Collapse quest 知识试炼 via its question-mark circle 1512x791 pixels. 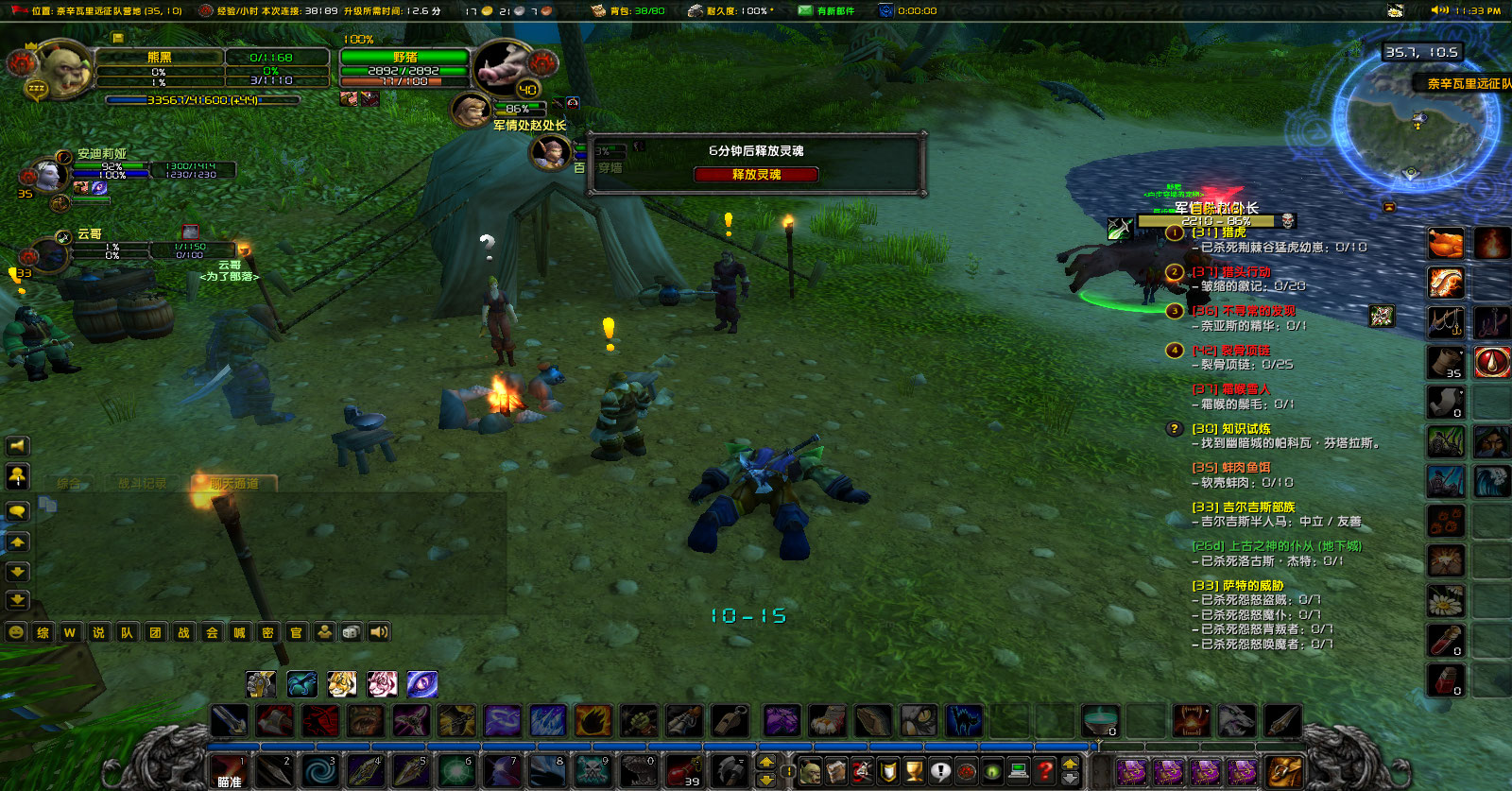(x=1173, y=429)
